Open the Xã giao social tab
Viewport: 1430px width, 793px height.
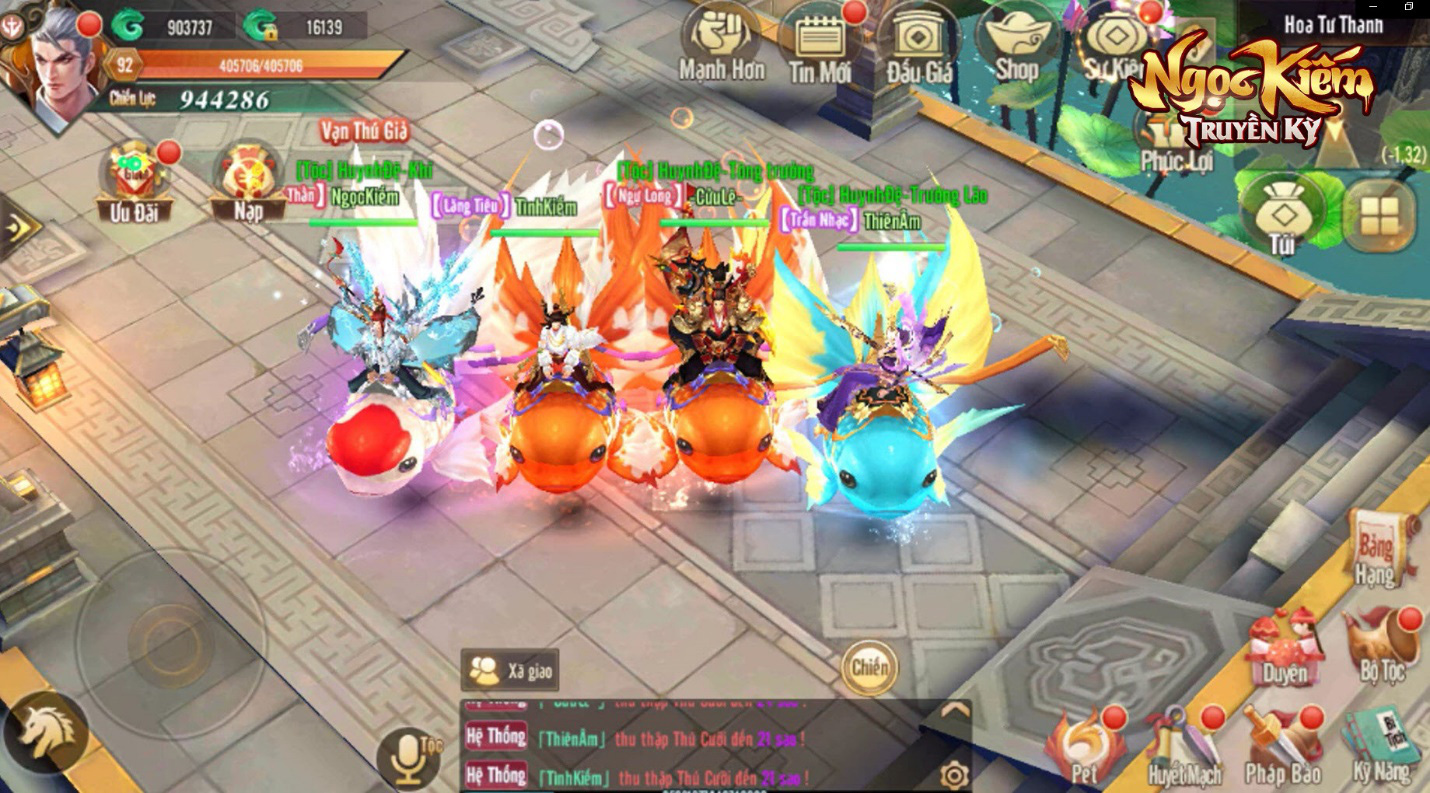510,669
